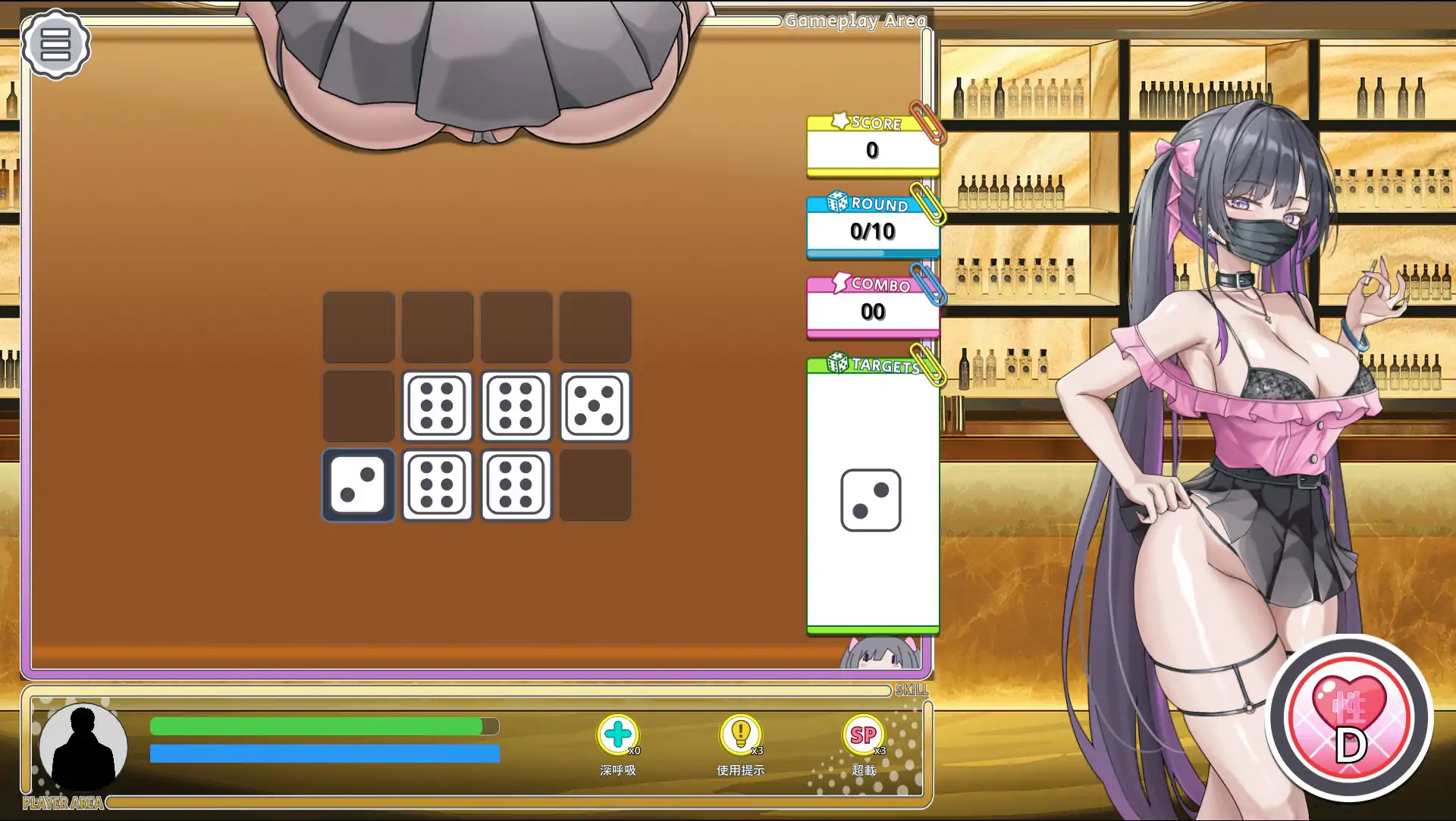Click the green health bar in Player Area

[318, 725]
